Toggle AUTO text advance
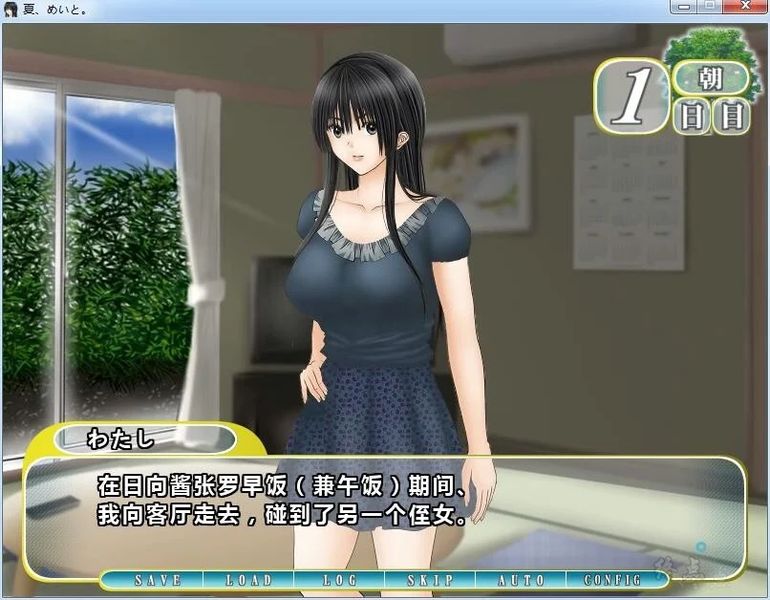The height and width of the screenshot is (600, 770). pyautogui.click(x=520, y=580)
